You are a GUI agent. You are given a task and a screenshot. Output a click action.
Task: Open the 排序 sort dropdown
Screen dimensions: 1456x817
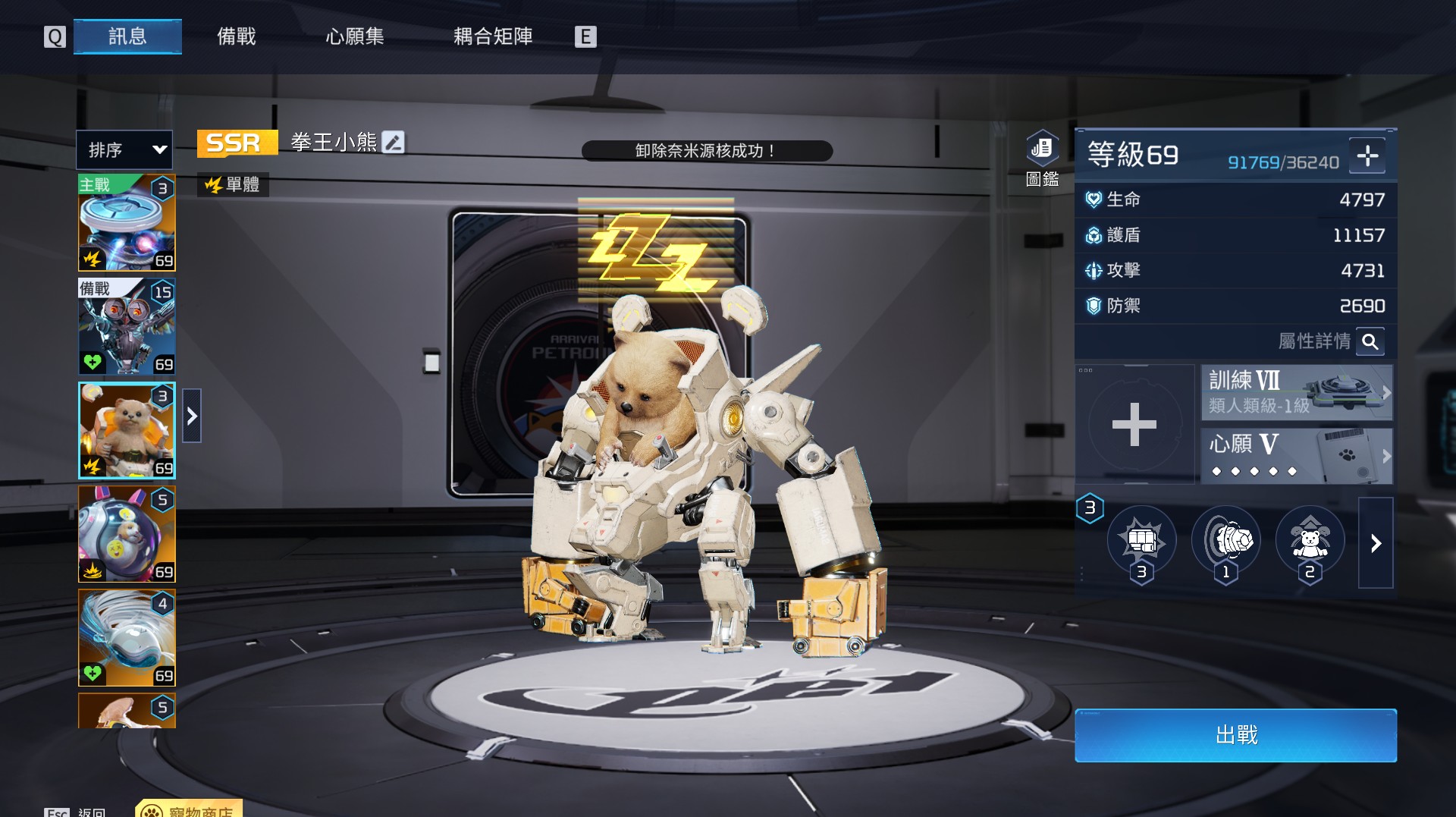pyautogui.click(x=124, y=149)
